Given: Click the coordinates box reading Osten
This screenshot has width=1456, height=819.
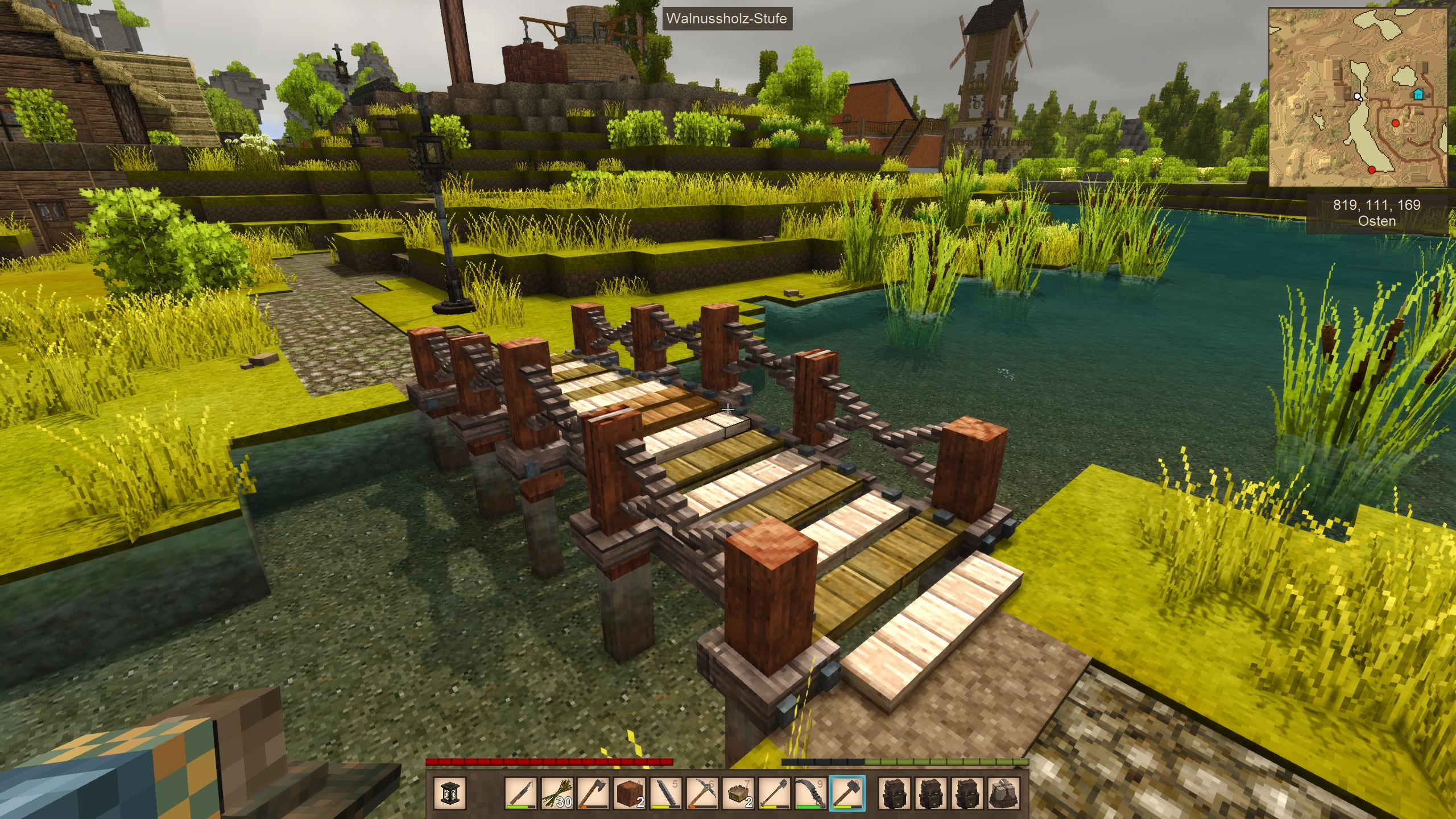Looking at the screenshot, I should point(1376,213).
